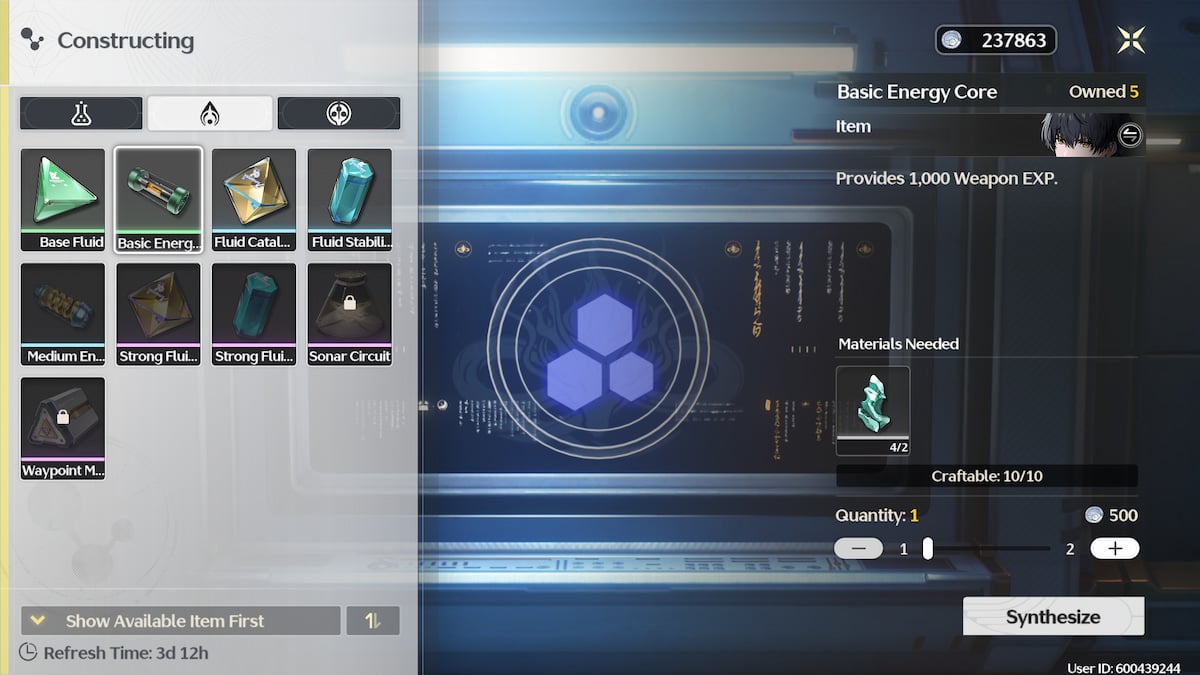
Task: Switch to the flask category tab
Action: [81, 114]
